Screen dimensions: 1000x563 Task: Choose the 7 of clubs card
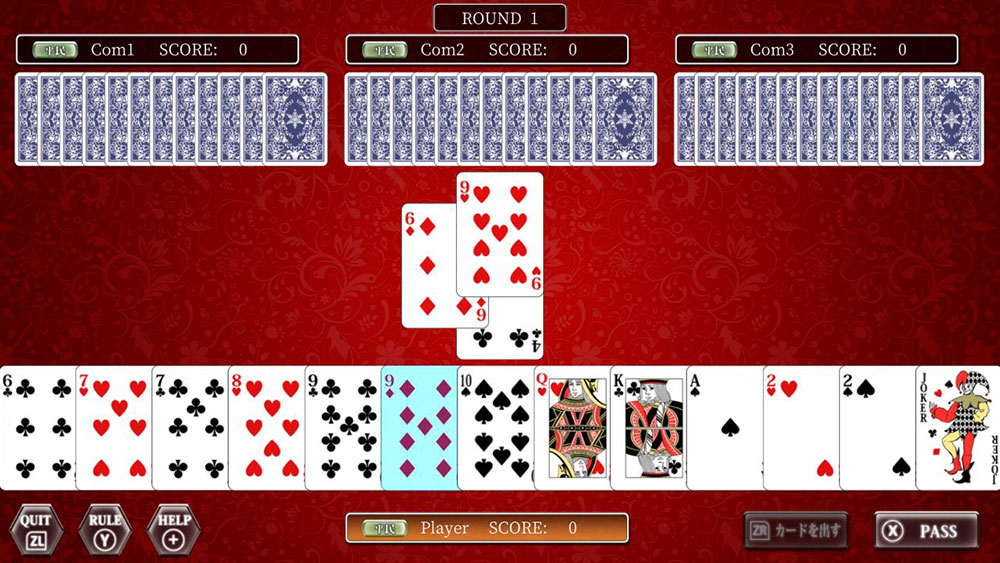tap(190, 428)
